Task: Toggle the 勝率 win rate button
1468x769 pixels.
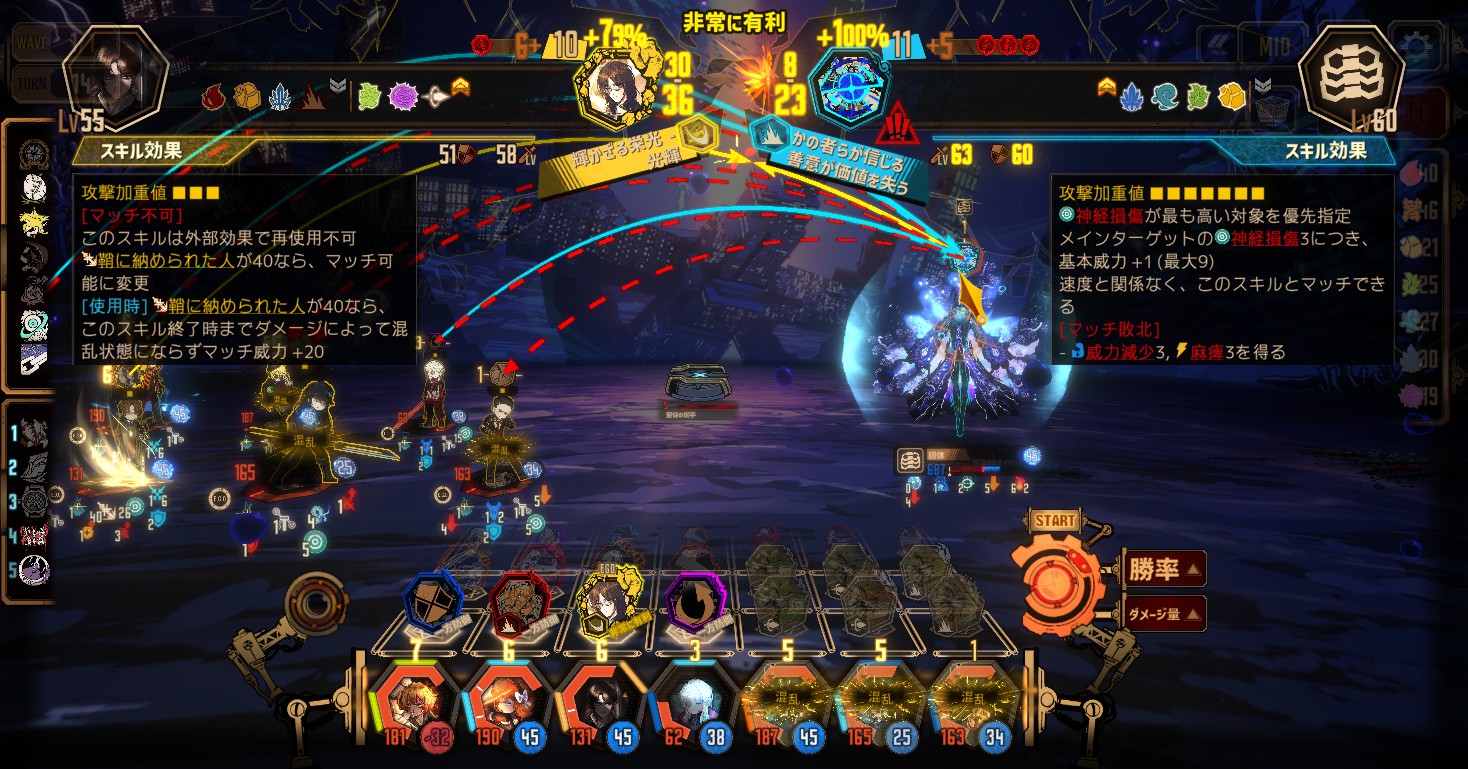Action: click(1164, 570)
